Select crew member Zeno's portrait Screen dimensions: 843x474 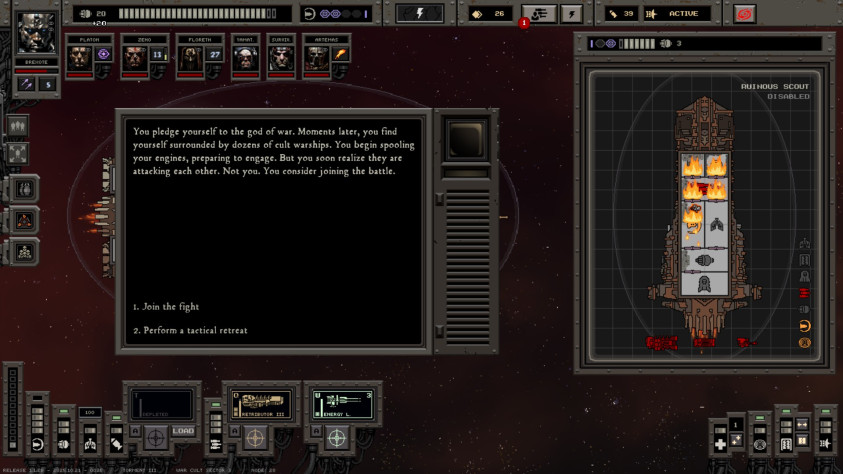click(133, 59)
